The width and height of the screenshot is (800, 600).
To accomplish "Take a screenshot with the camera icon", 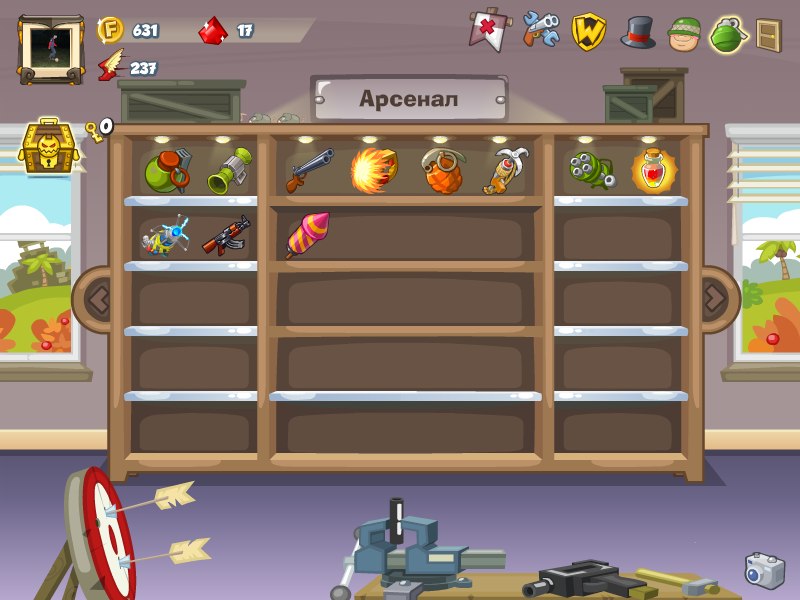I will tap(764, 570).
